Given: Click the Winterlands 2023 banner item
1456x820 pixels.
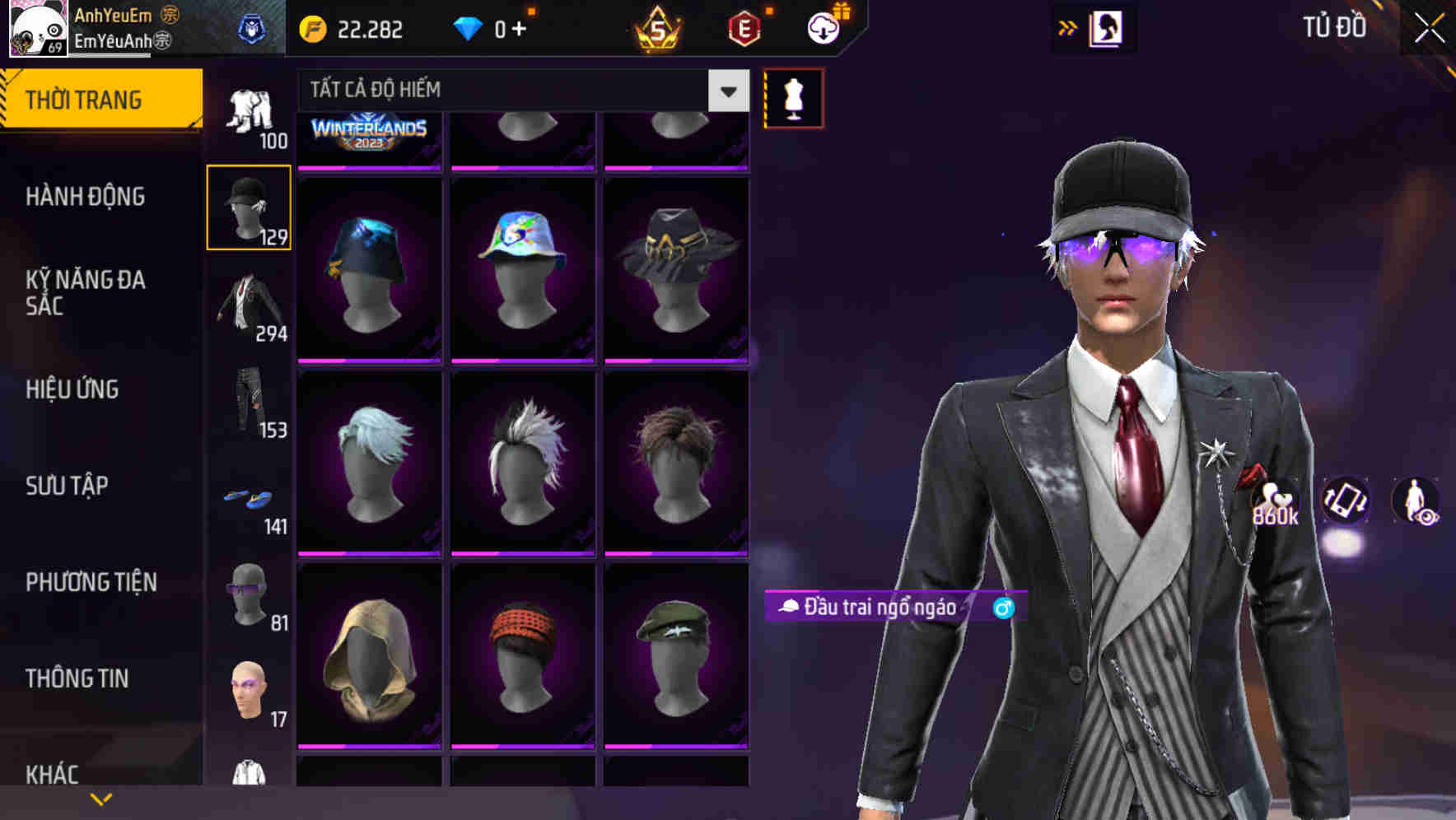Looking at the screenshot, I should [369, 134].
